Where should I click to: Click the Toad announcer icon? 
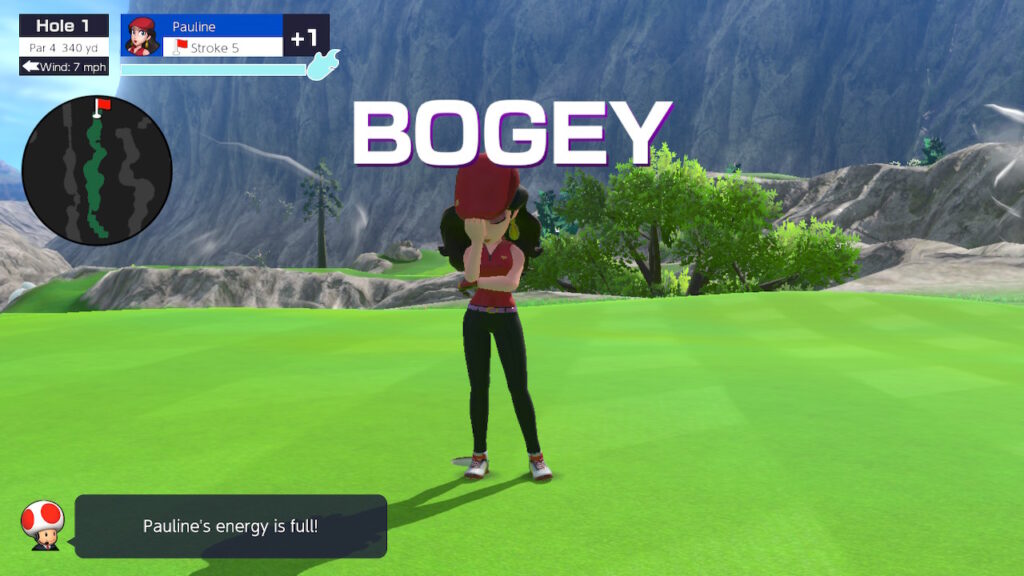(x=43, y=524)
